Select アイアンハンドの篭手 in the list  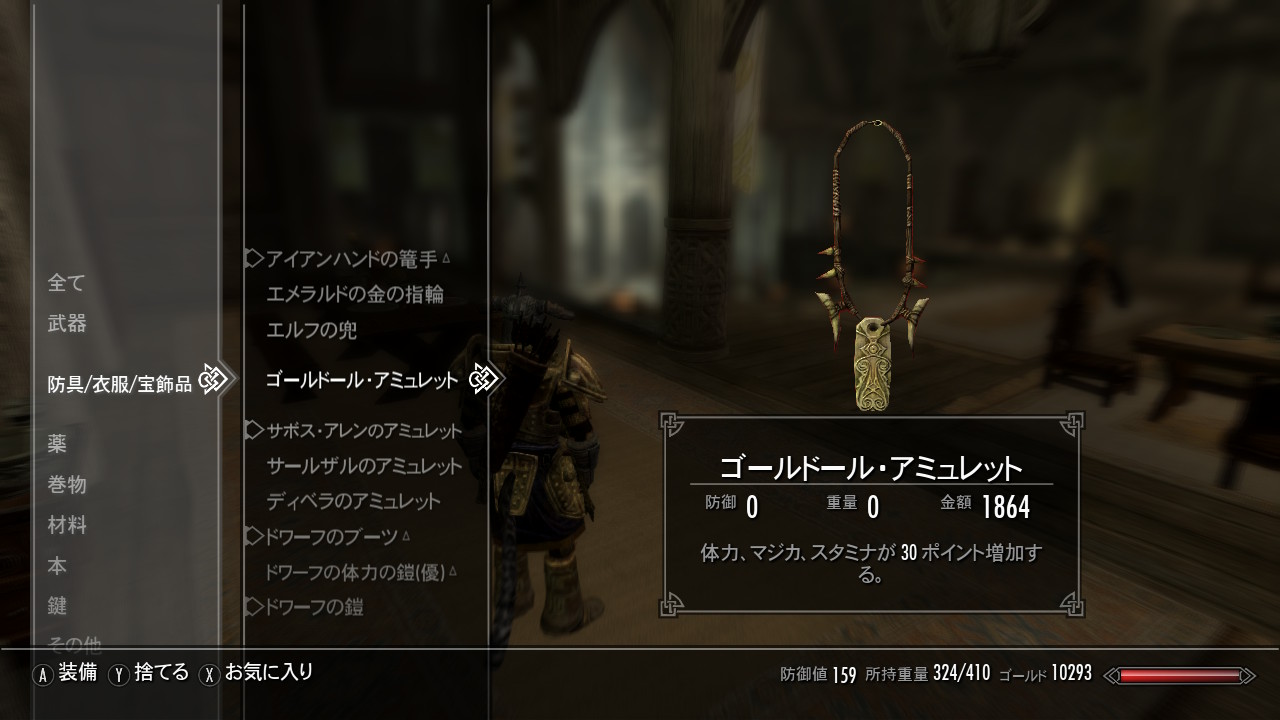click(x=352, y=260)
